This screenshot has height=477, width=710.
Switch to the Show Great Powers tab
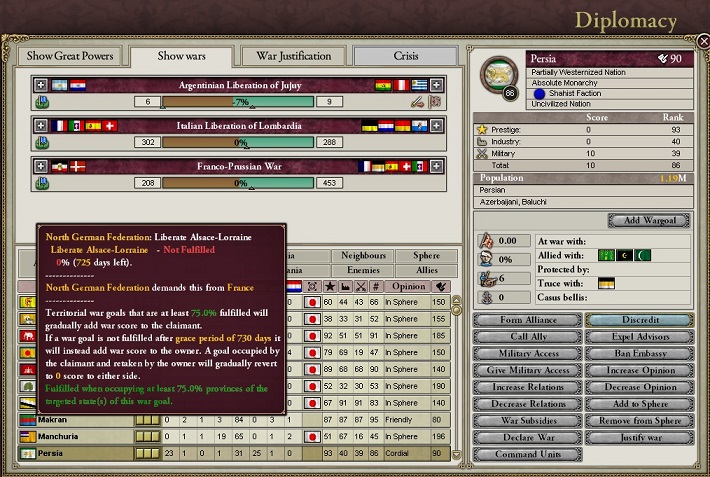pos(70,56)
